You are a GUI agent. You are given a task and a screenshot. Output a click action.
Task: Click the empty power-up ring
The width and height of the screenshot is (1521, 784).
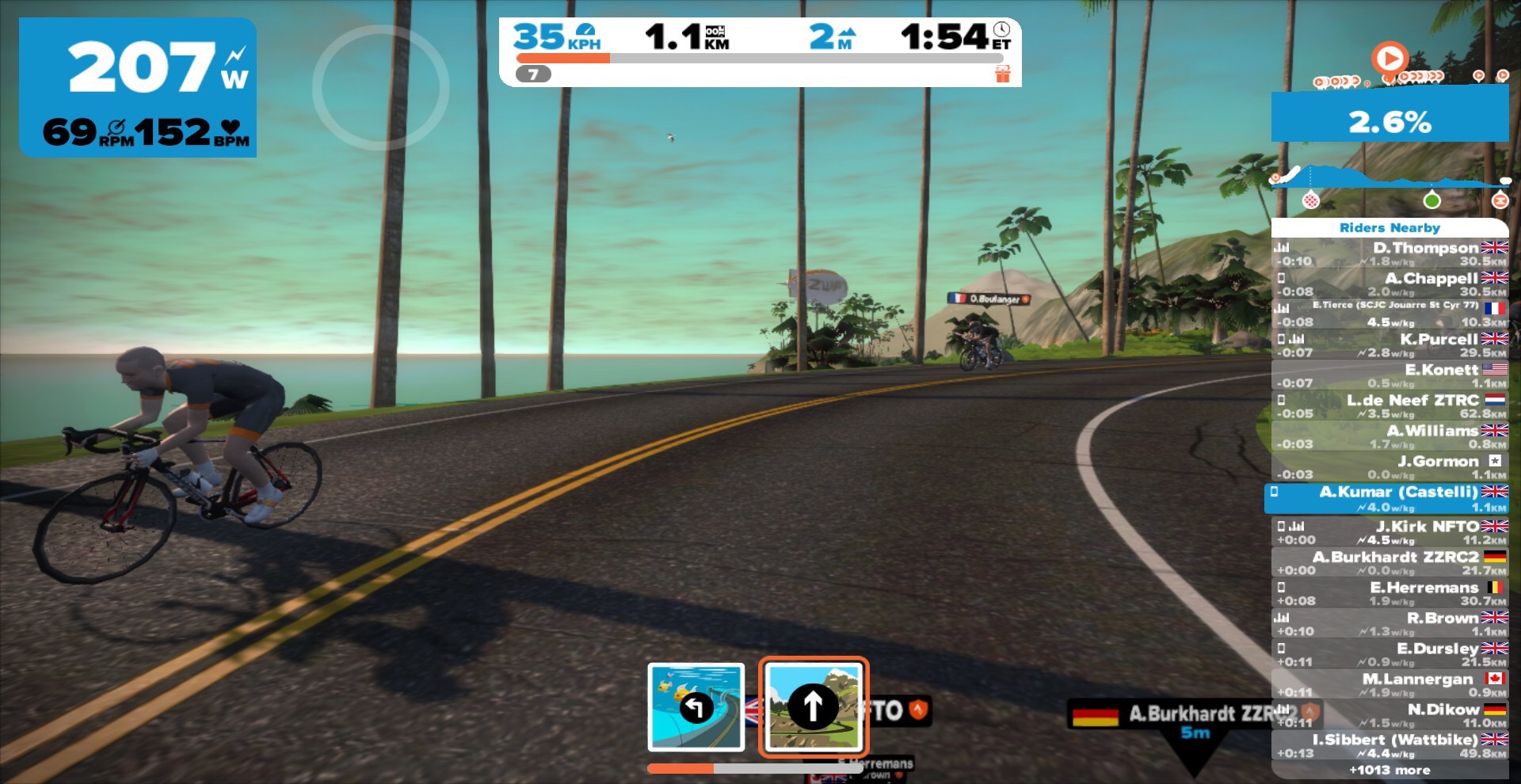click(380, 87)
